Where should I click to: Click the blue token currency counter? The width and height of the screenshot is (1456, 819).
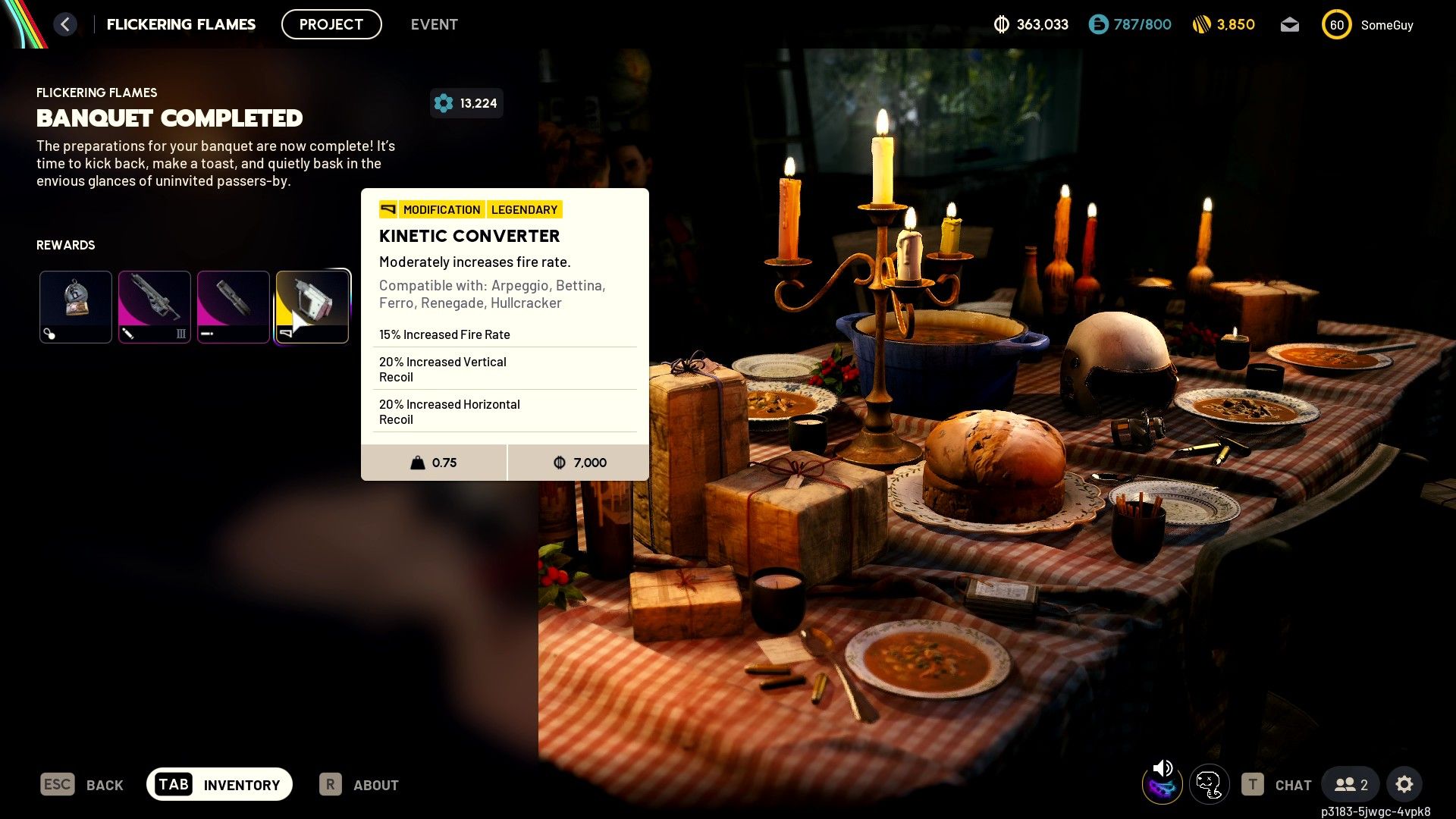pyautogui.click(x=1130, y=25)
